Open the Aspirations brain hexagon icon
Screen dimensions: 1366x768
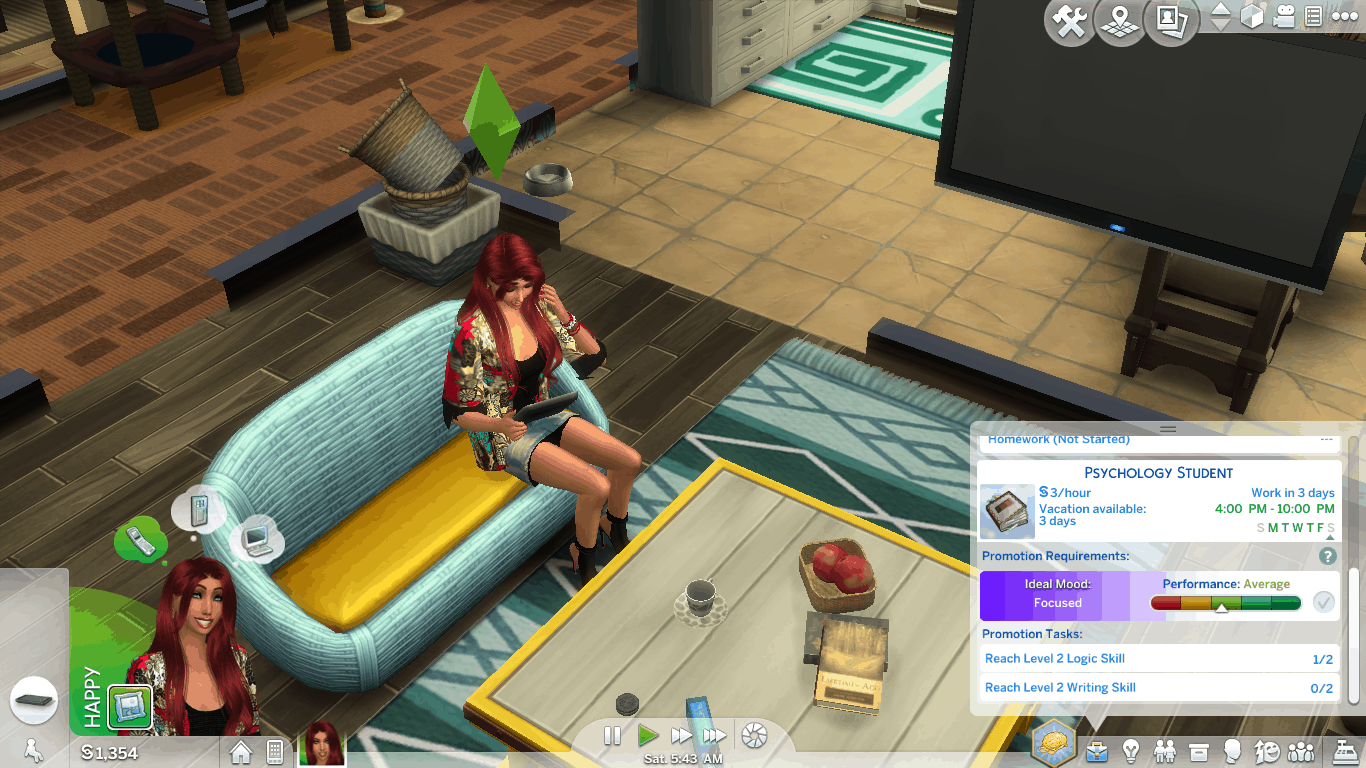(1054, 744)
